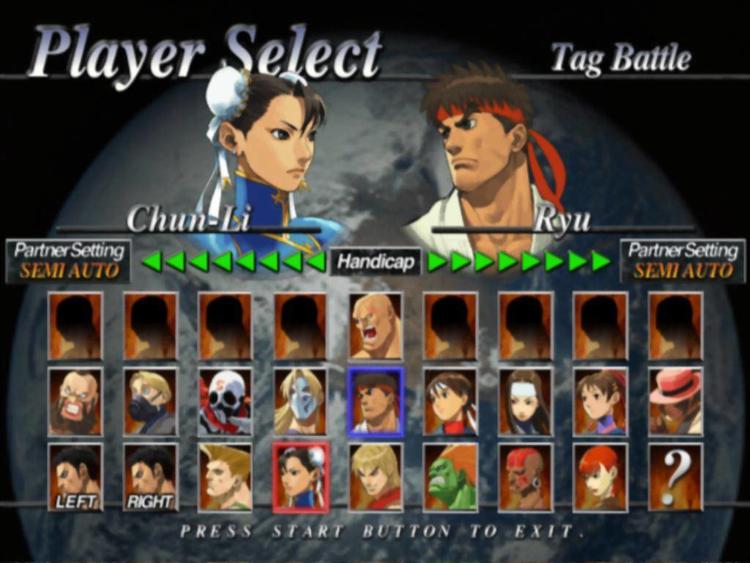The width and height of the screenshot is (750, 563).
Task: Select the bearded wrestler portrait
Action: click(x=75, y=401)
